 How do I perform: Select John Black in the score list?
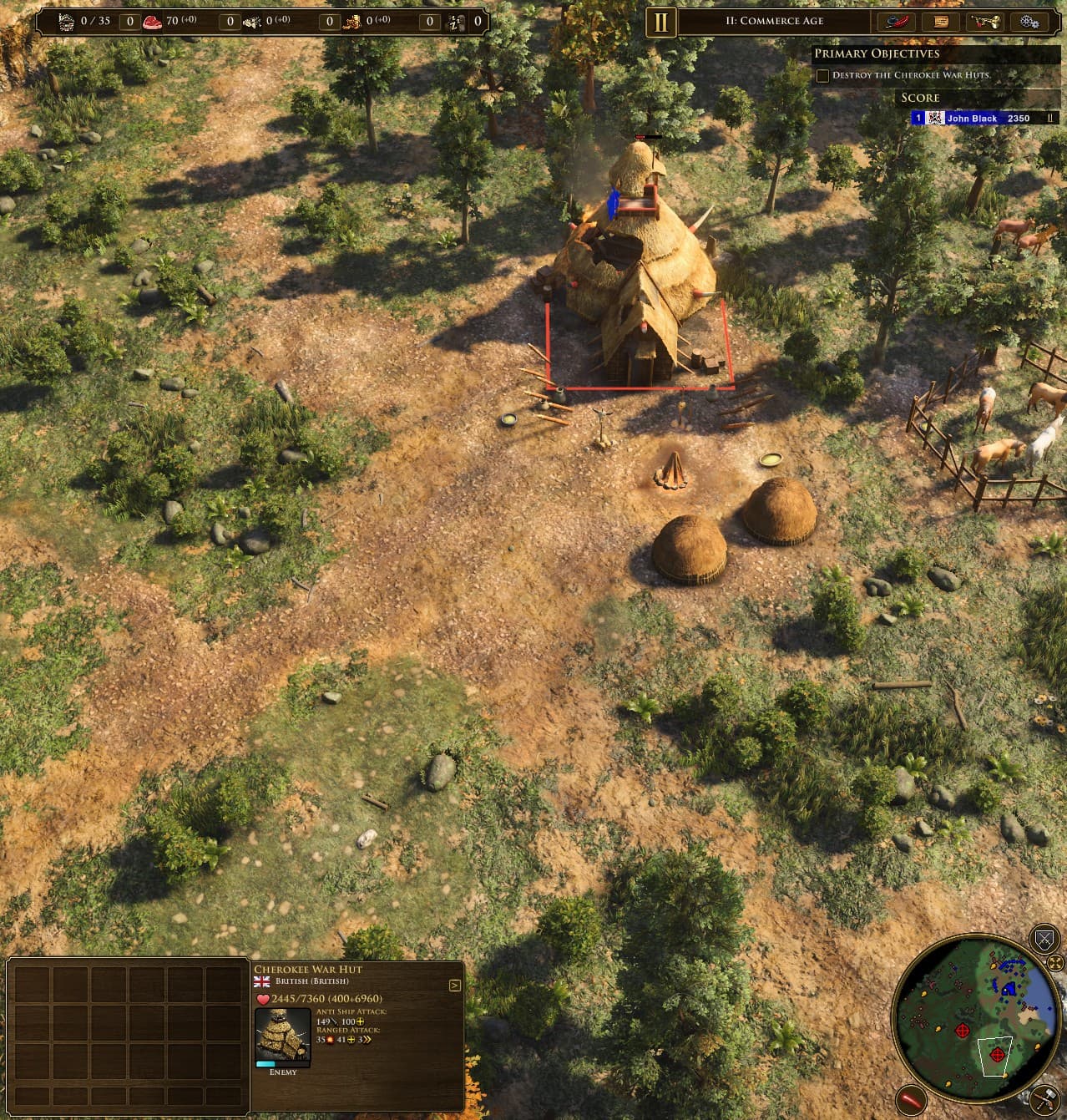click(972, 119)
